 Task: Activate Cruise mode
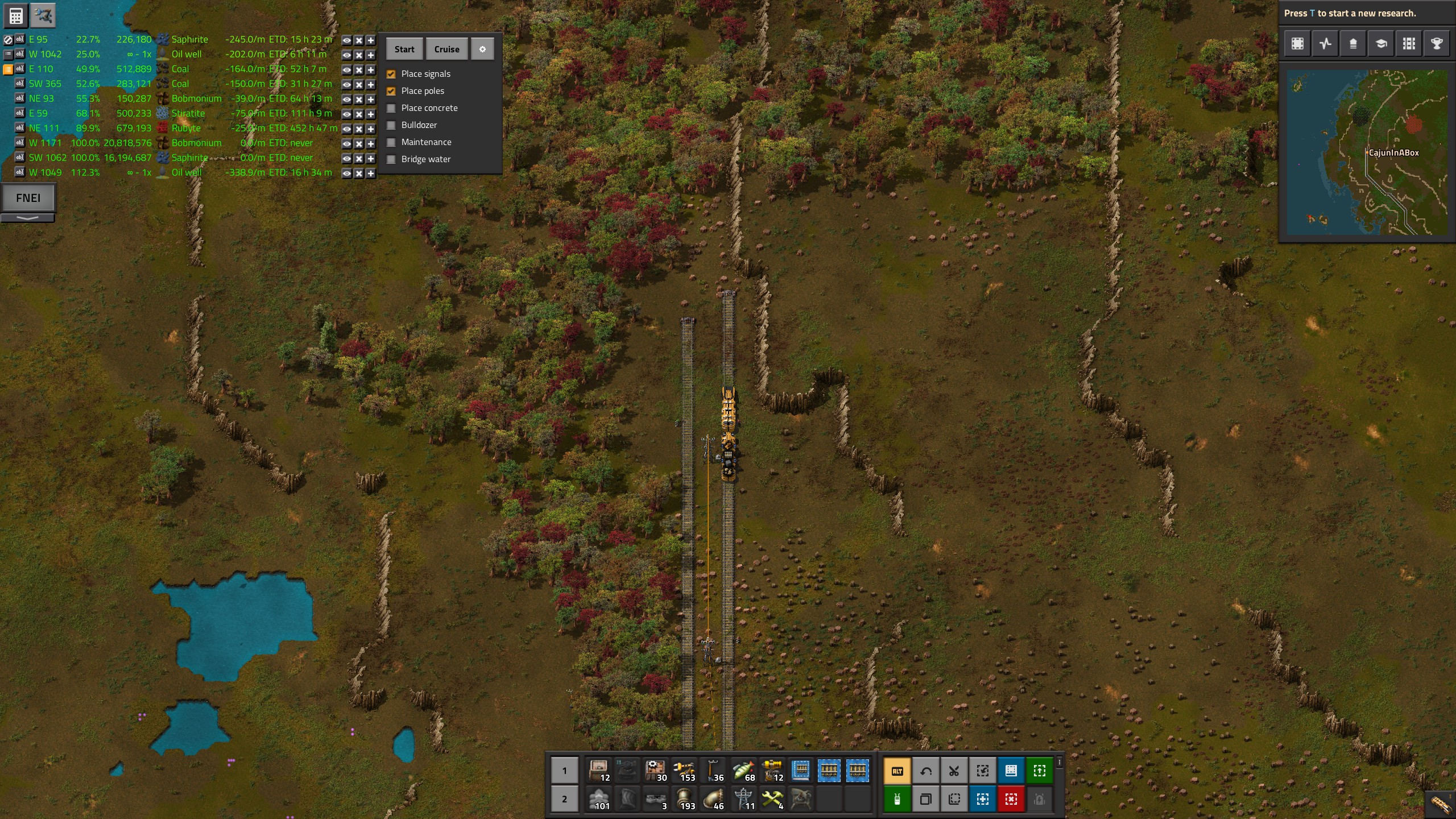pos(446,49)
